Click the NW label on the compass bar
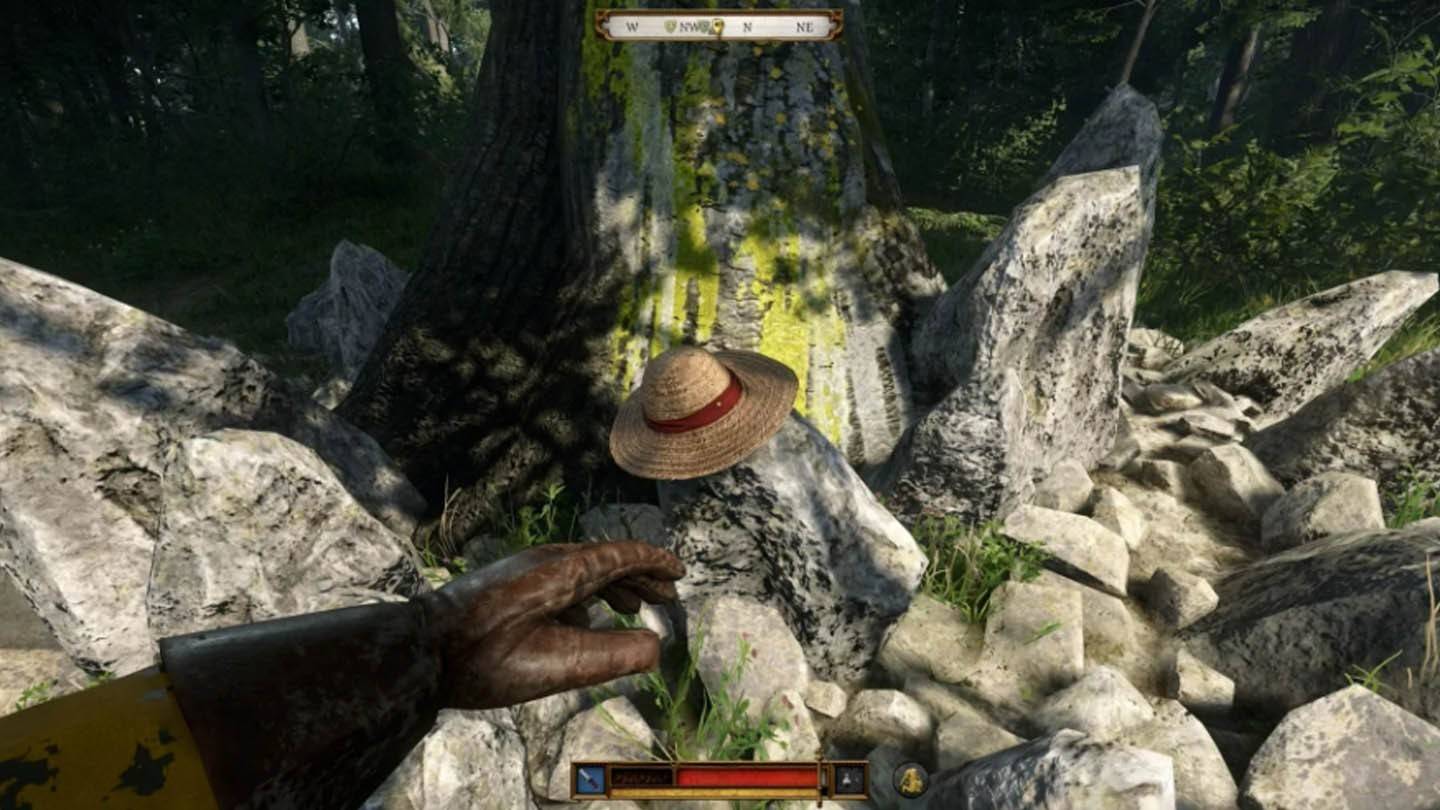The width and height of the screenshot is (1440, 810). [687, 25]
